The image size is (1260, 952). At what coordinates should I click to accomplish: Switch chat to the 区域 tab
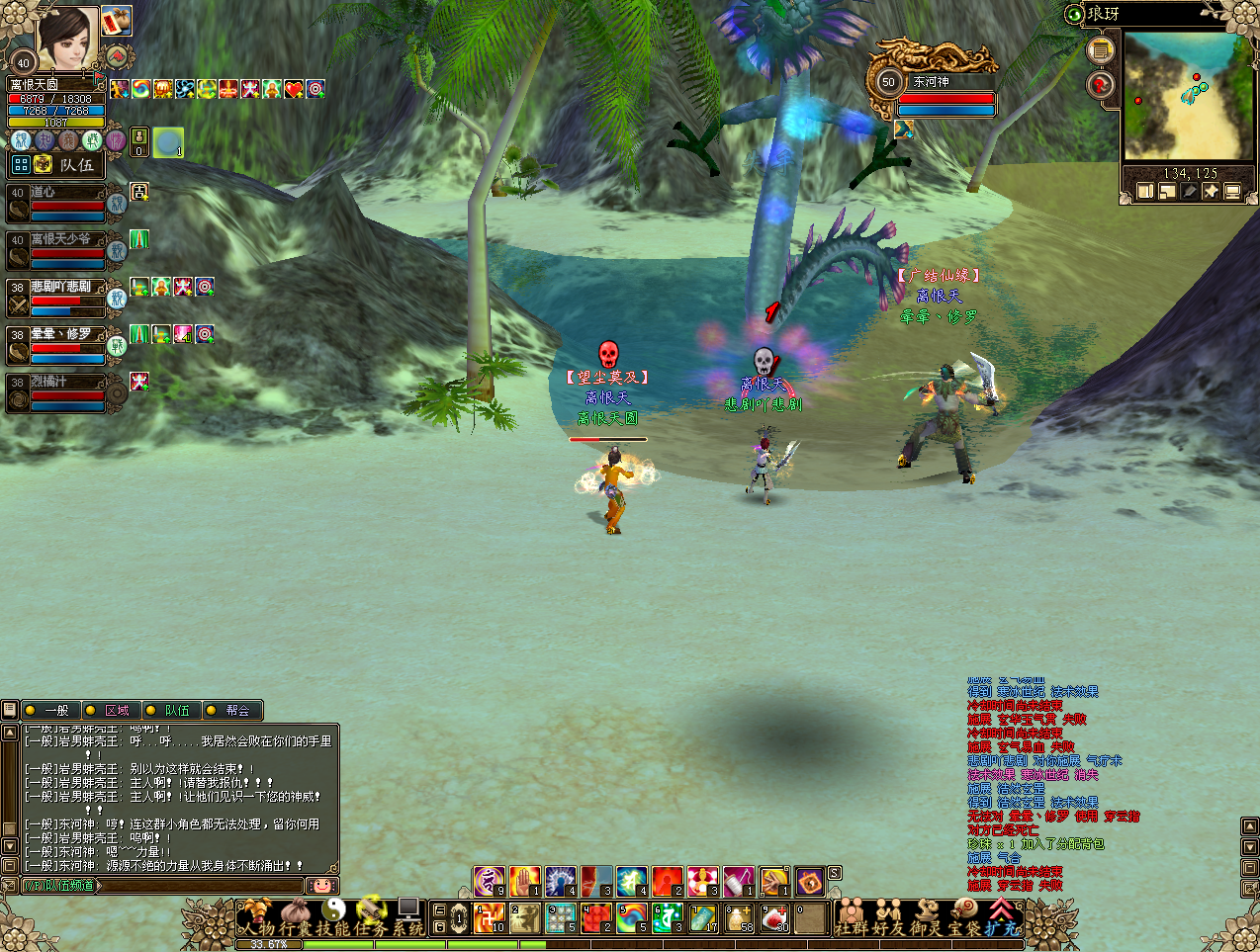pos(112,710)
